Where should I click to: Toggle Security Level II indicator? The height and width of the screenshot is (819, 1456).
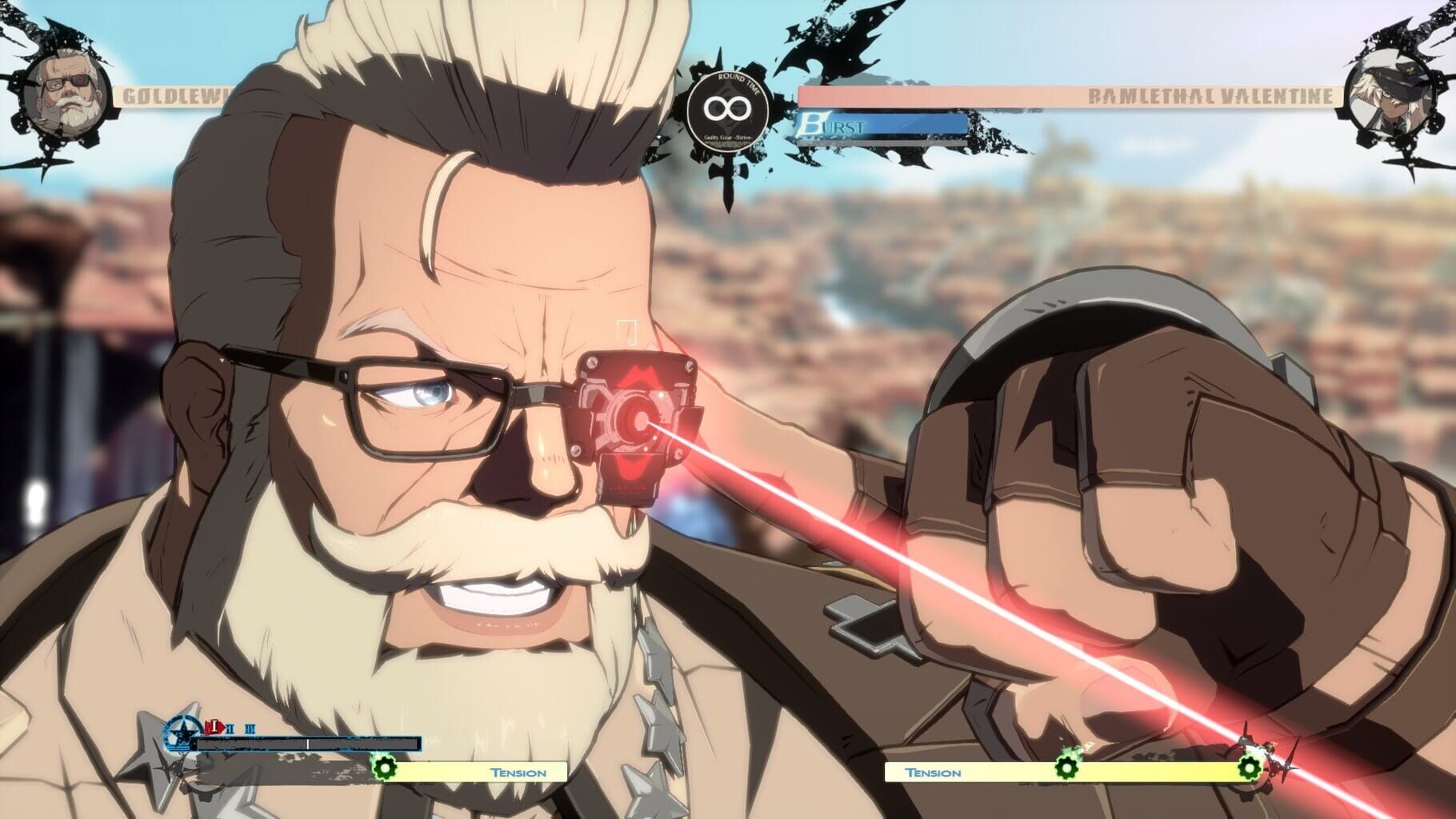pos(230,728)
